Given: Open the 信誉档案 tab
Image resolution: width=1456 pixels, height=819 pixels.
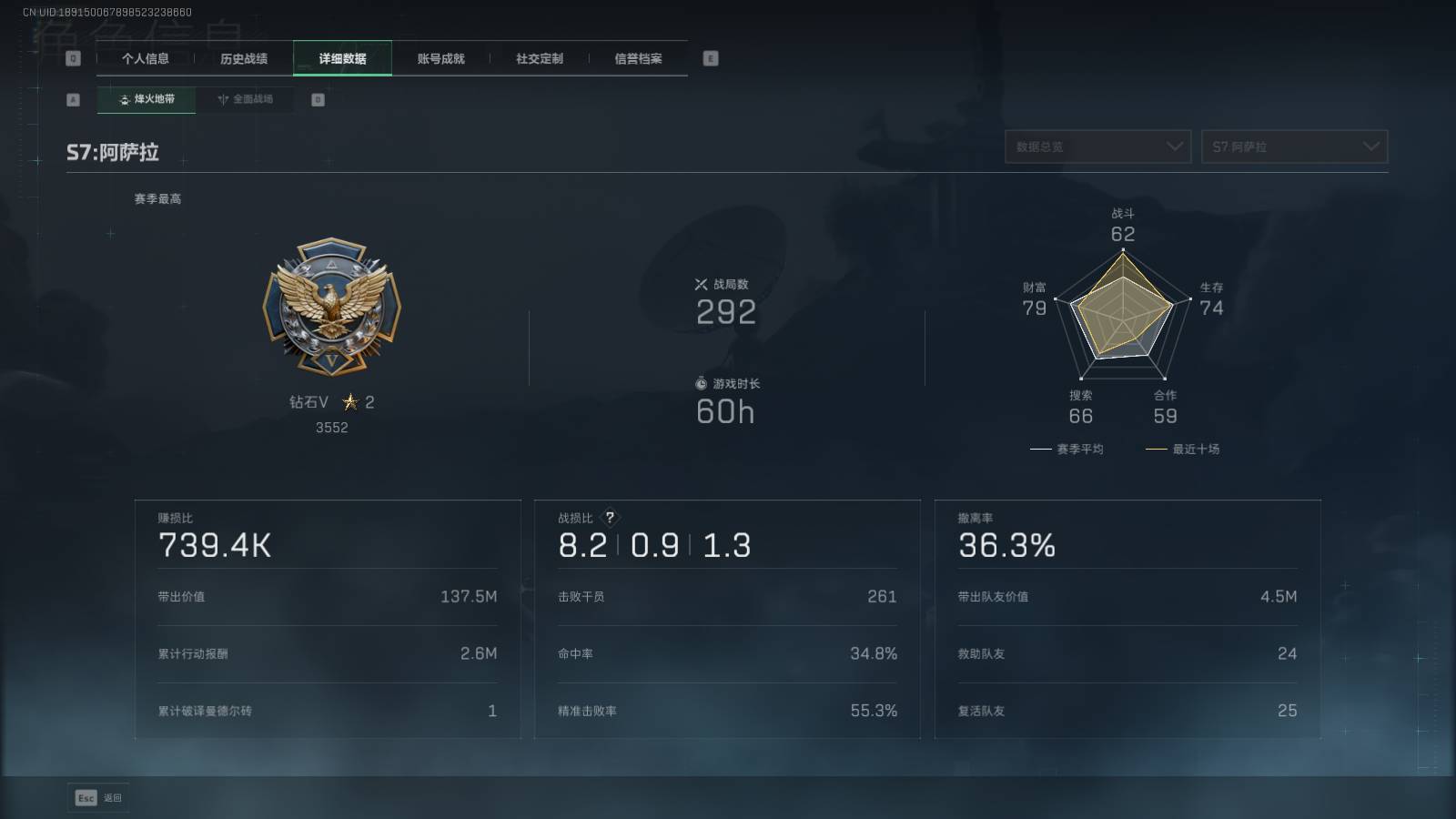Looking at the screenshot, I should click(638, 58).
